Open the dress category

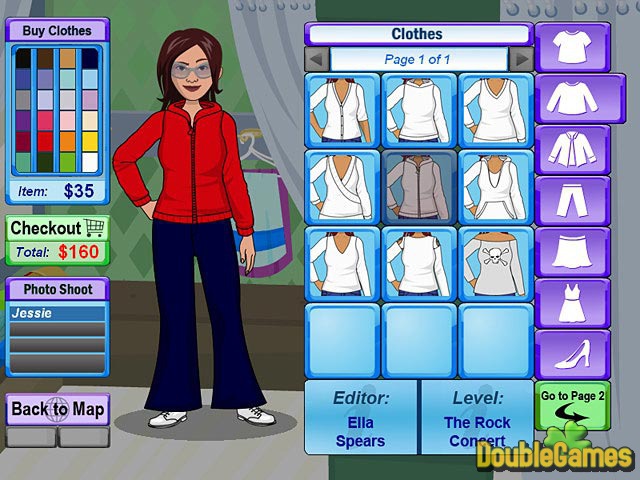pyautogui.click(x=573, y=304)
